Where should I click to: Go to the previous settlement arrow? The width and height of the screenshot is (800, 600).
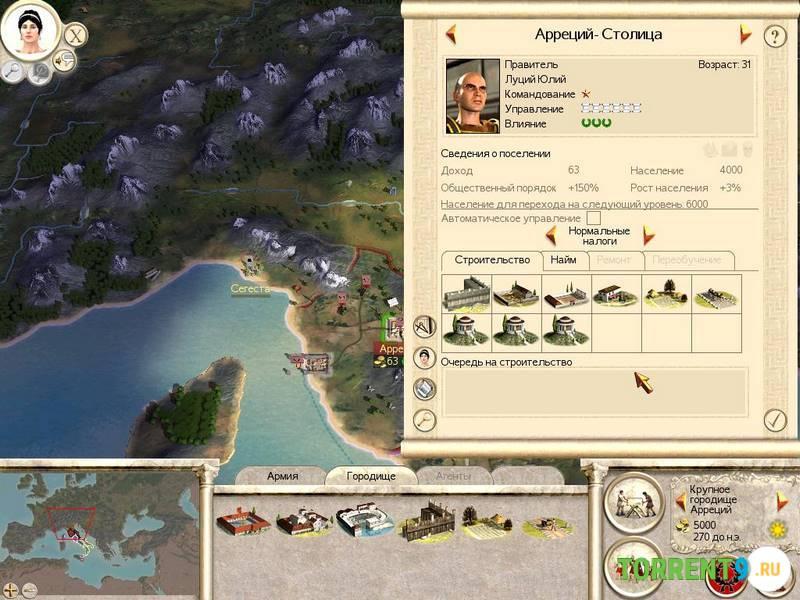pos(451,34)
